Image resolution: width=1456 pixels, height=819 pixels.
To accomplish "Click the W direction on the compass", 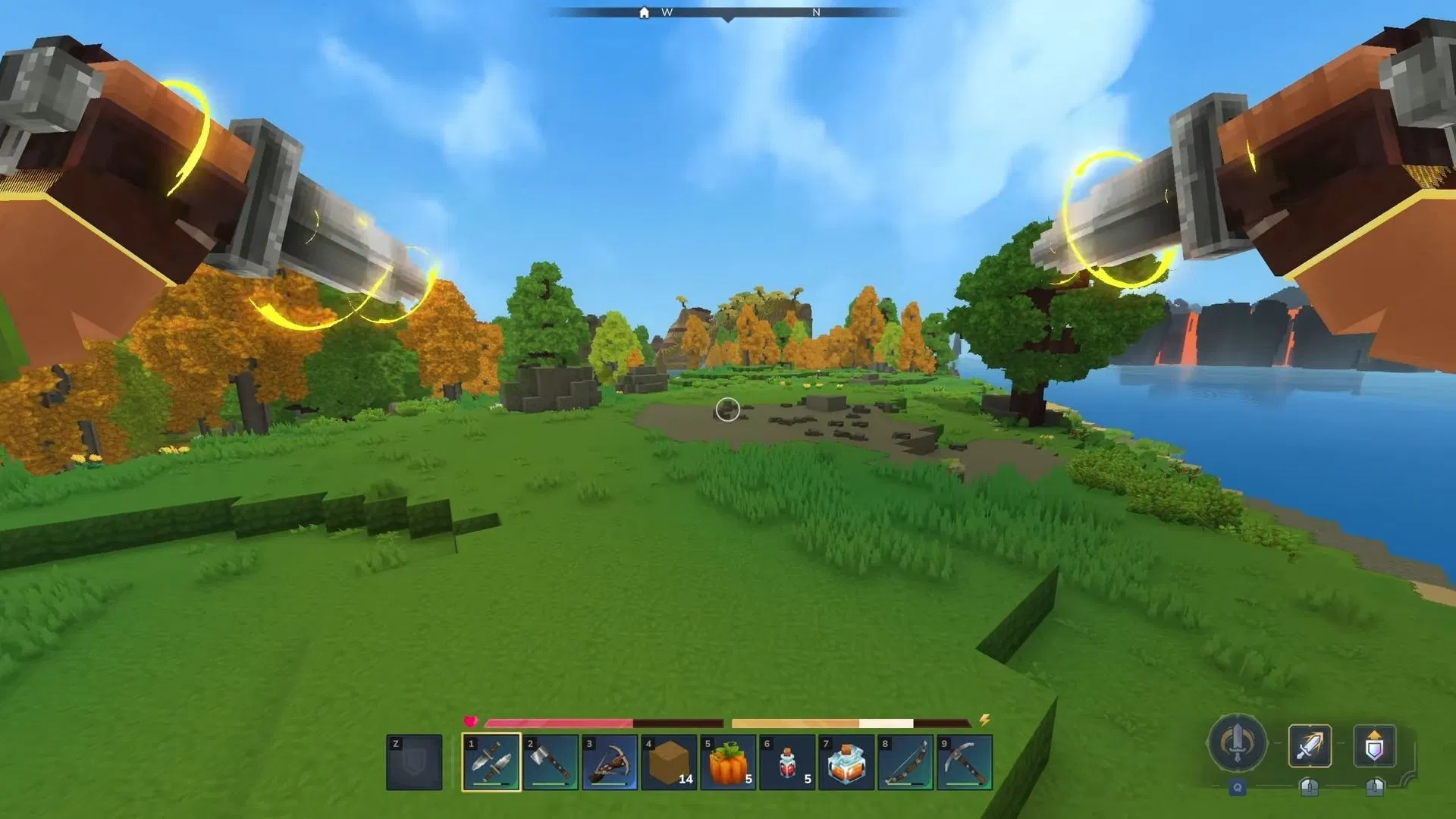I will (x=666, y=12).
